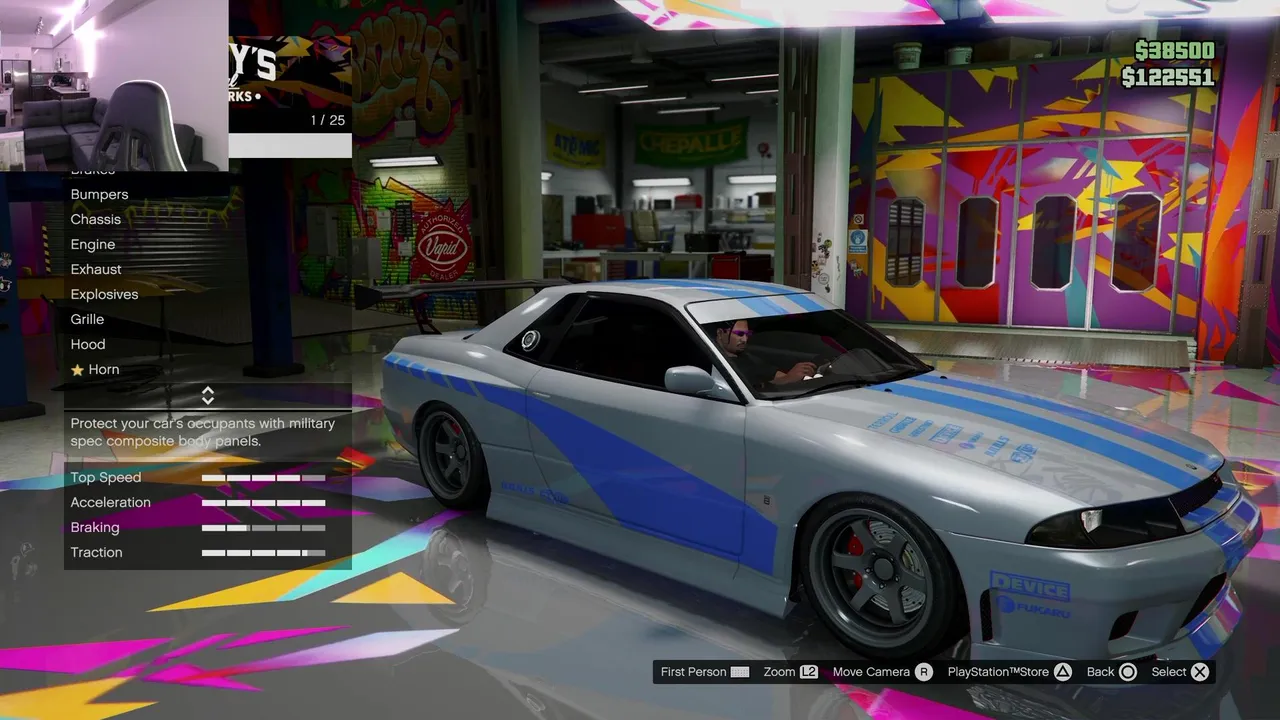The image size is (1280, 720).
Task: Open the Exhaust modifications
Action: point(96,269)
